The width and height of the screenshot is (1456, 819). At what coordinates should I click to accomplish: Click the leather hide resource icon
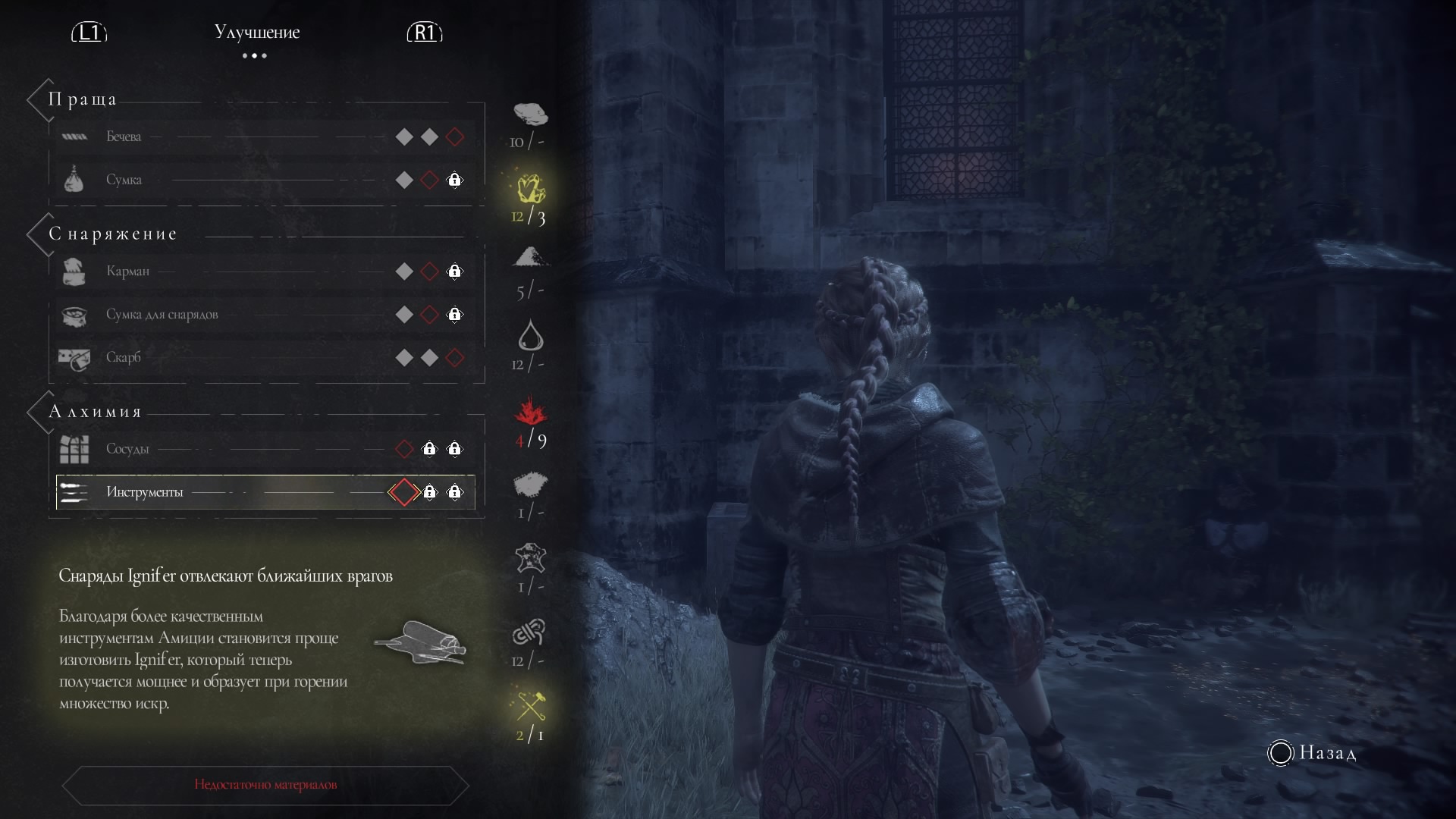[x=530, y=559]
